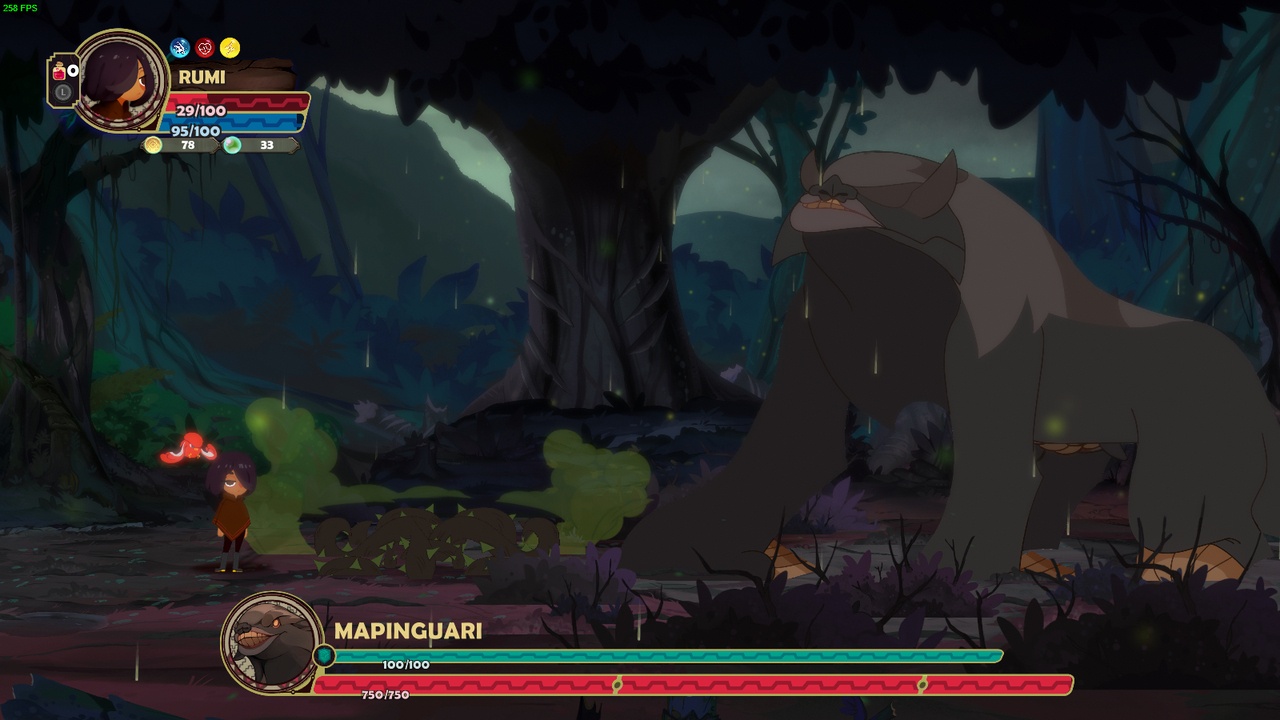Click Rumi's character portrait
The height and width of the screenshot is (720, 1280).
122,80
